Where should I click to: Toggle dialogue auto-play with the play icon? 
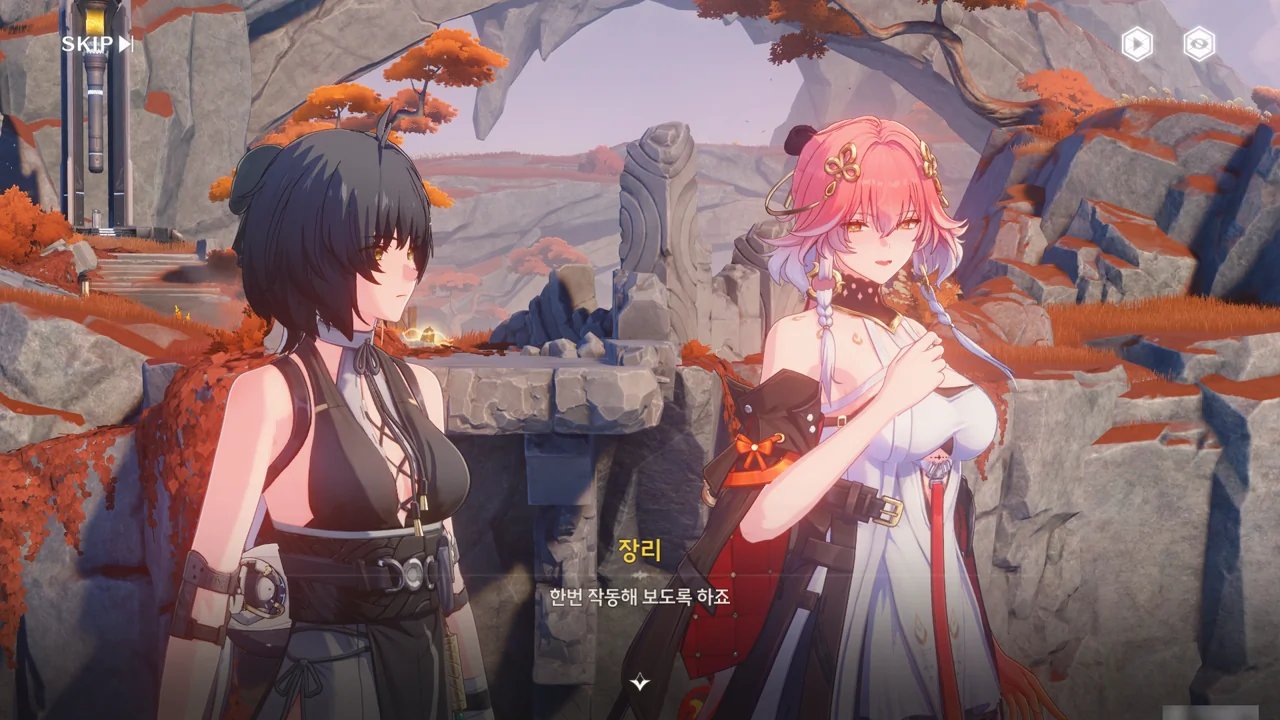point(1137,44)
